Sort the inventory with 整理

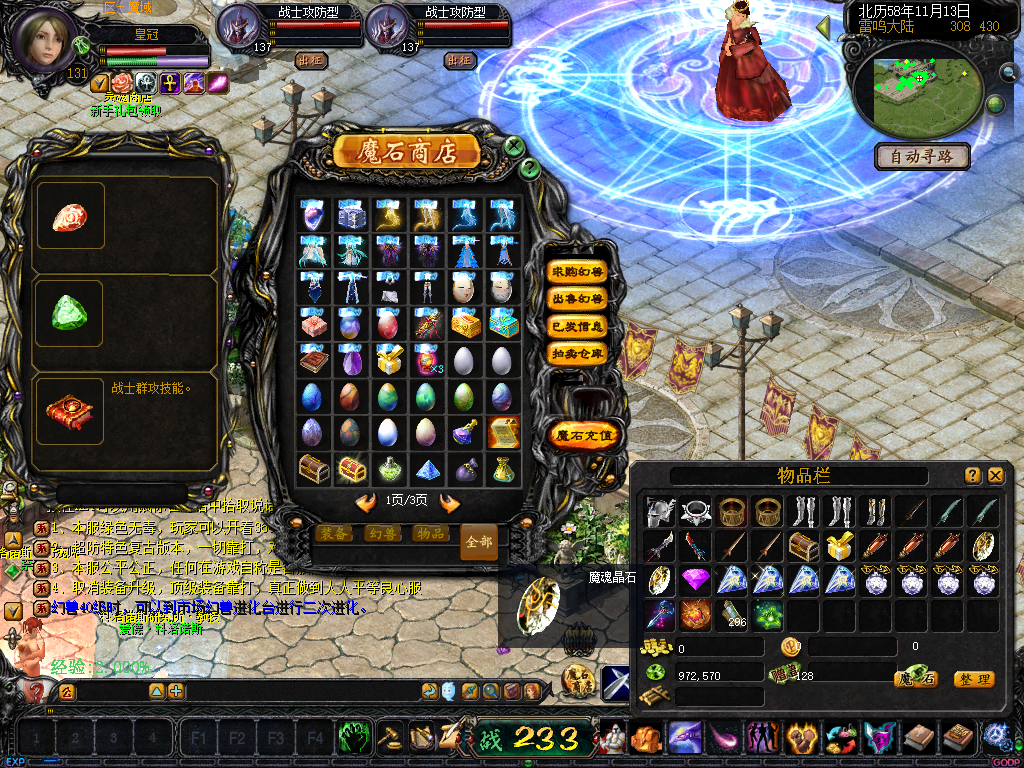973,679
